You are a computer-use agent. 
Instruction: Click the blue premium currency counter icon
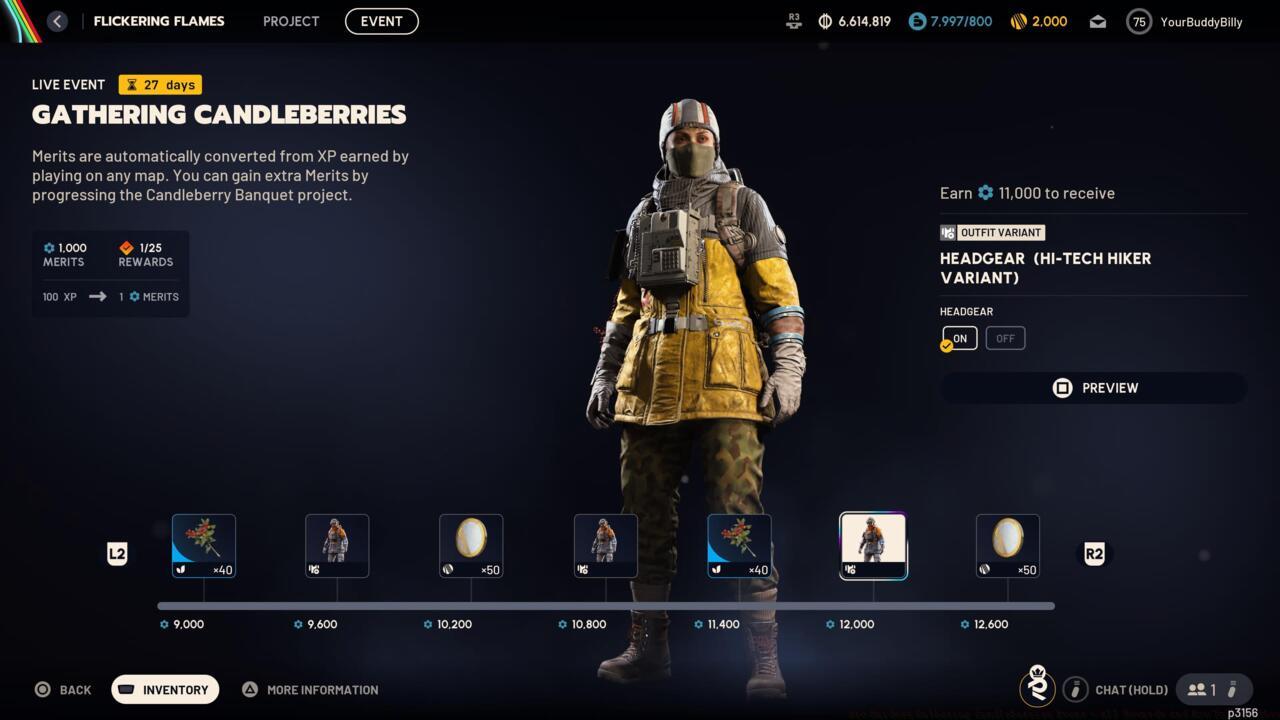point(916,21)
